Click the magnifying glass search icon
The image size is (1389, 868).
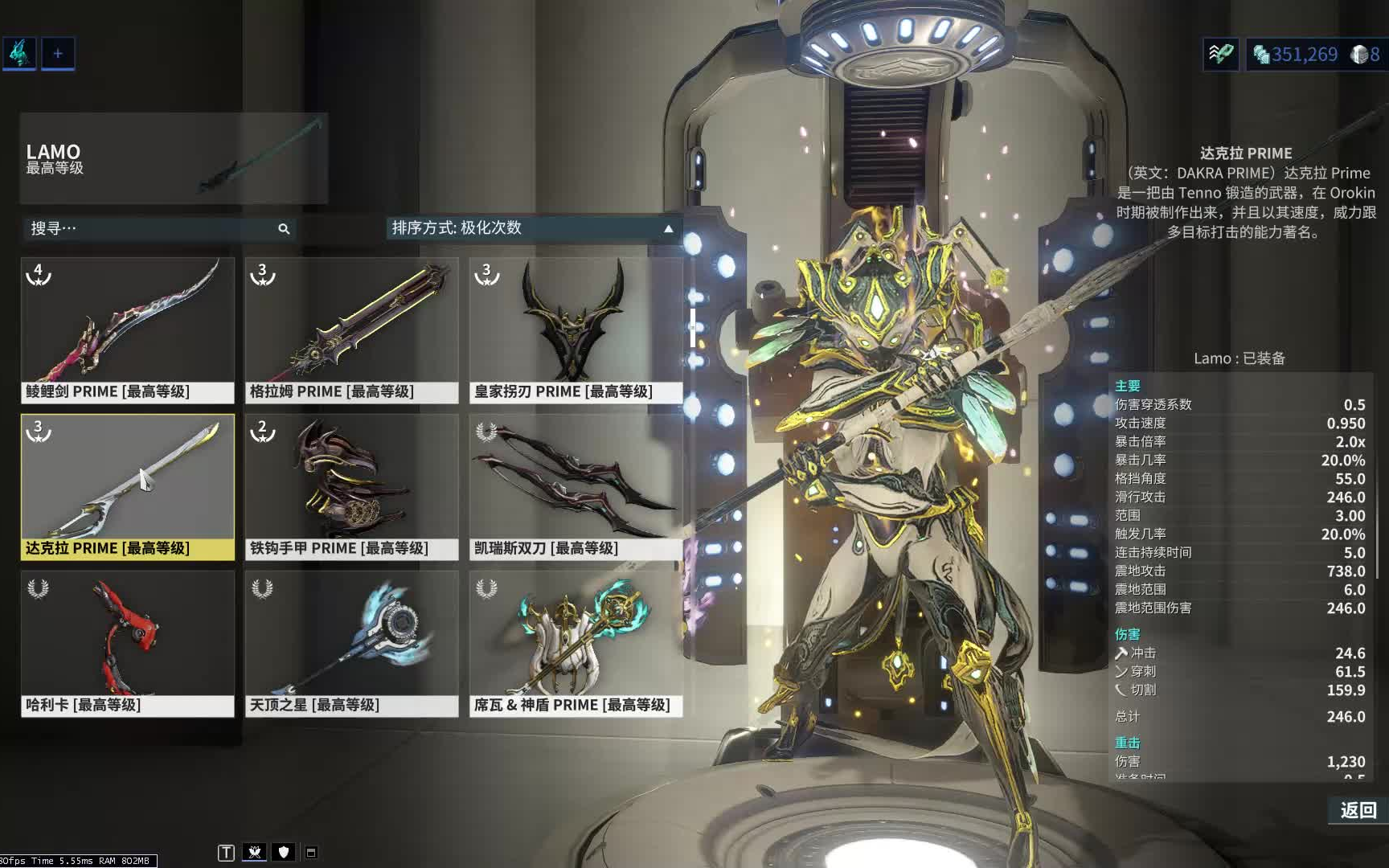pos(283,229)
